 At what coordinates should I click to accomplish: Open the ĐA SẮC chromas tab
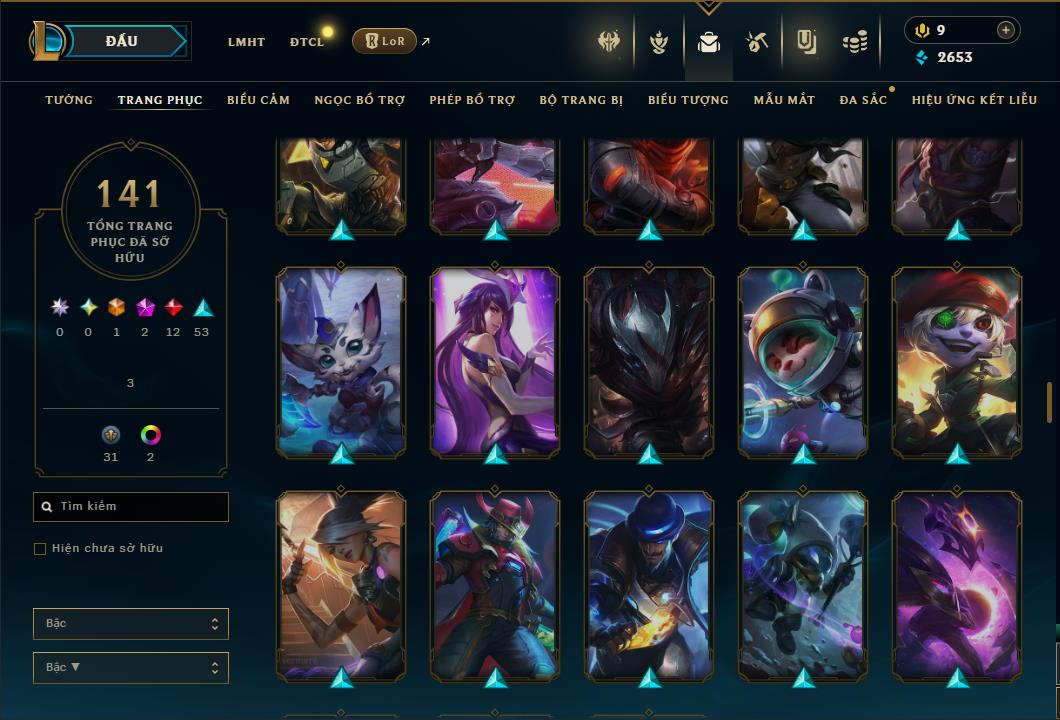click(863, 100)
